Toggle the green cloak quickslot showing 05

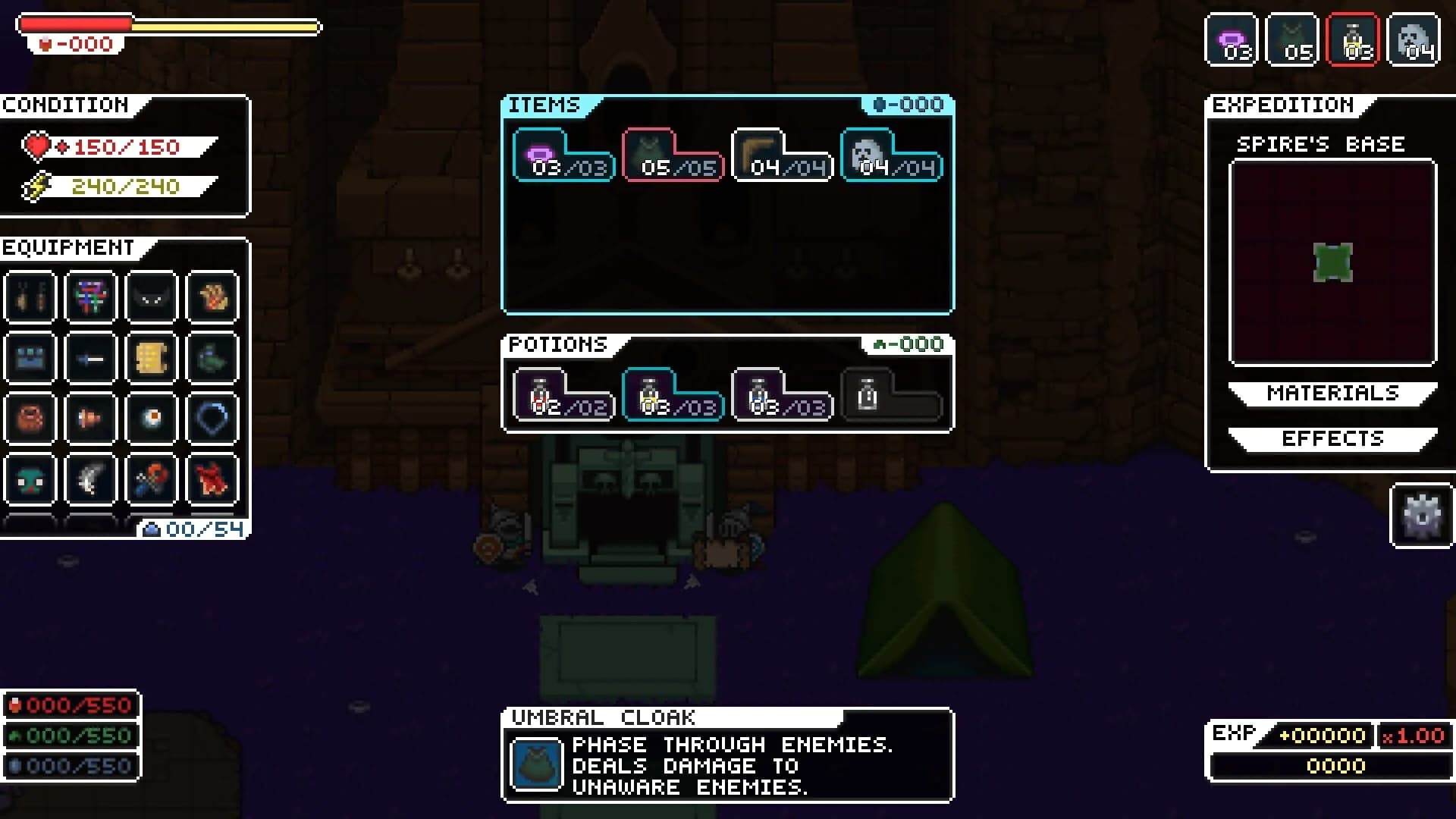(1291, 39)
